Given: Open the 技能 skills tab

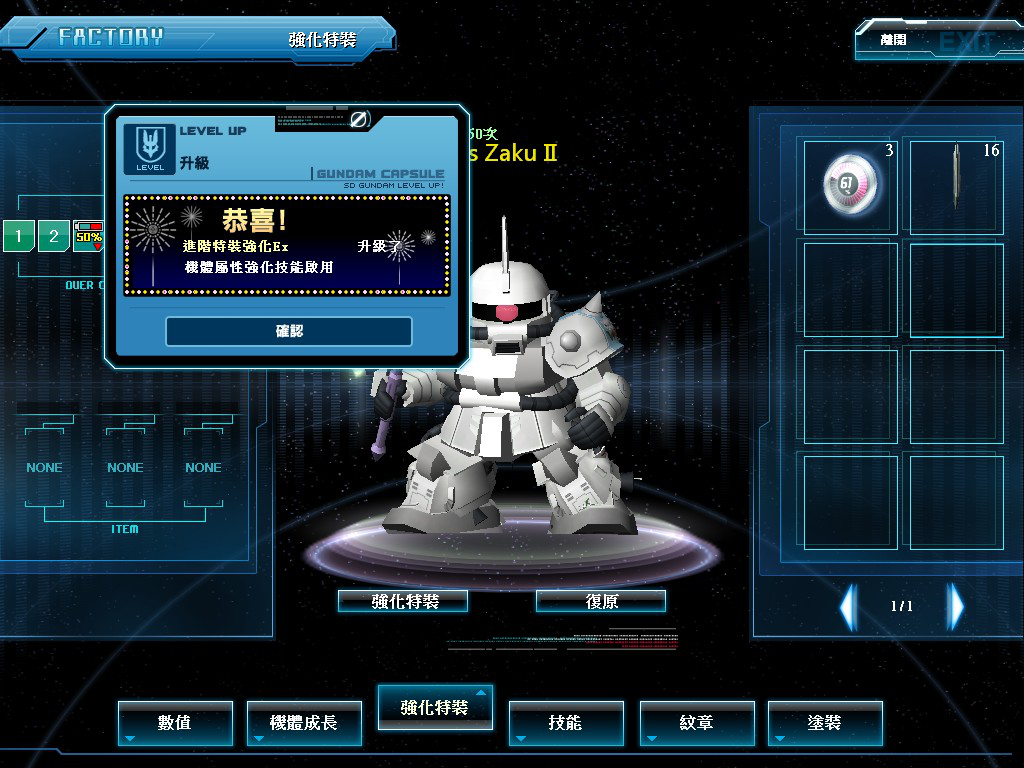Looking at the screenshot, I should coord(565,722).
